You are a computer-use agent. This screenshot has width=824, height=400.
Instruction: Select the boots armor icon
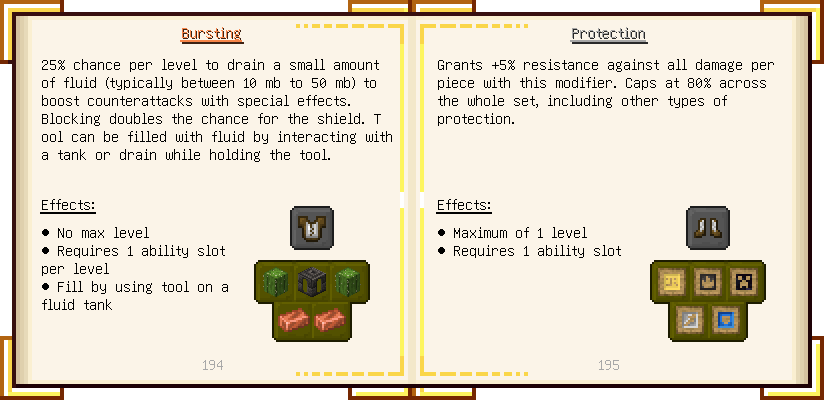point(707,227)
